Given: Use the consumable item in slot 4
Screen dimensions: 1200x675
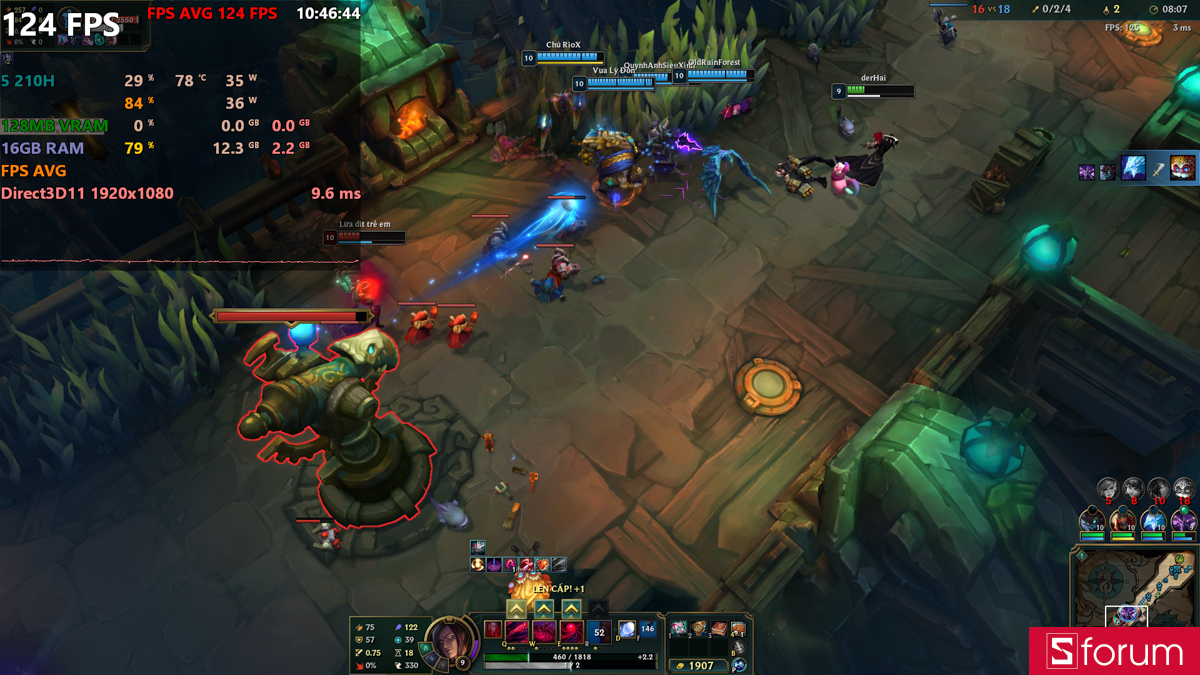Looking at the screenshot, I should 737,628.
